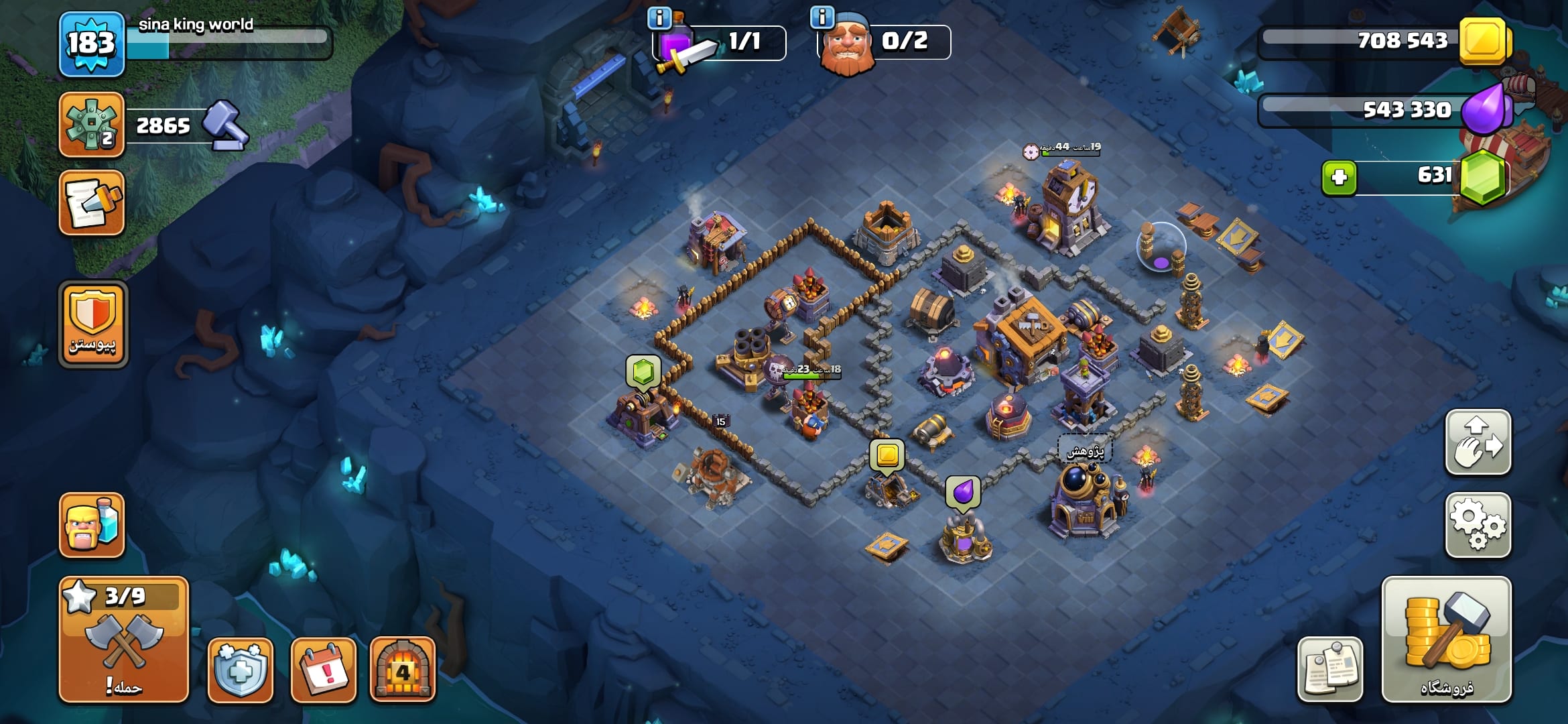The width and height of the screenshot is (1568, 724).
Task: Open the pinned notes news button
Action: [1329, 670]
